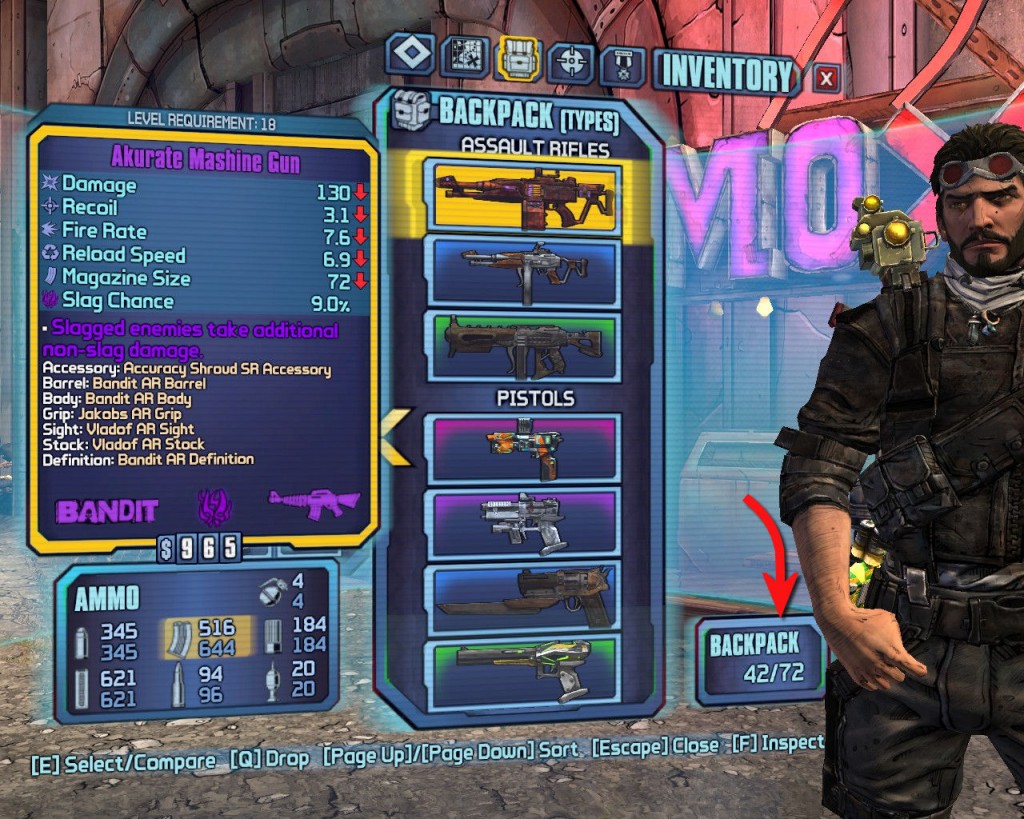The height and width of the screenshot is (819, 1024).
Task: Click the Backpack 42/72 capacity panel
Action: (x=762, y=658)
